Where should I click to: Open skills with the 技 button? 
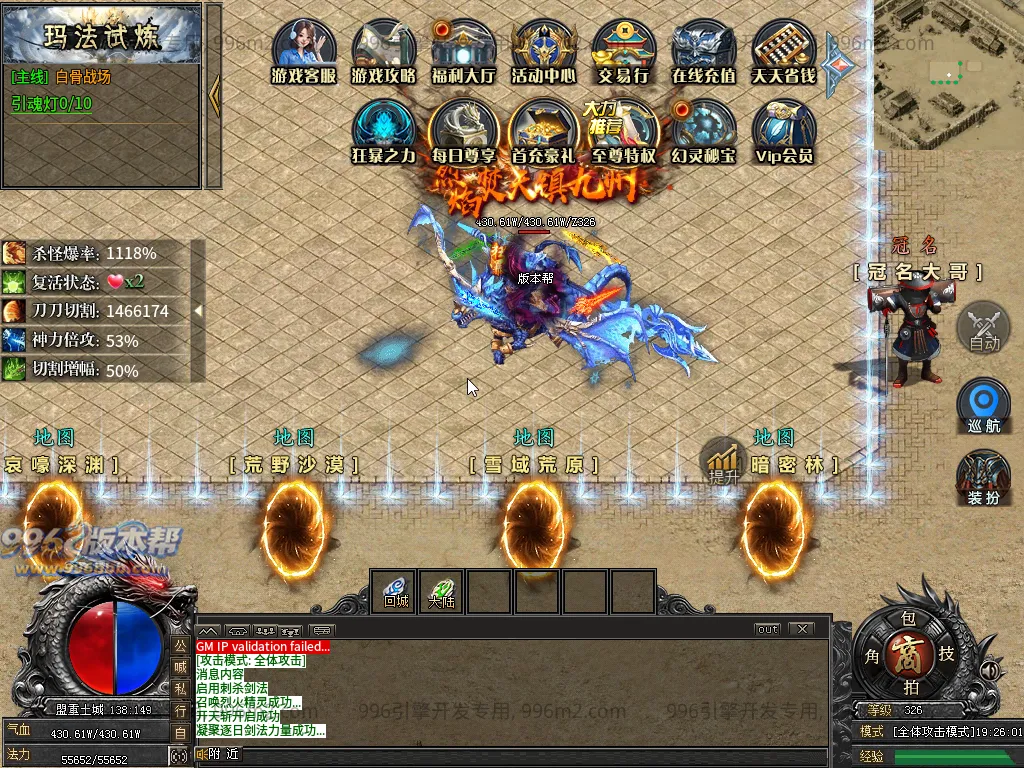click(946, 652)
